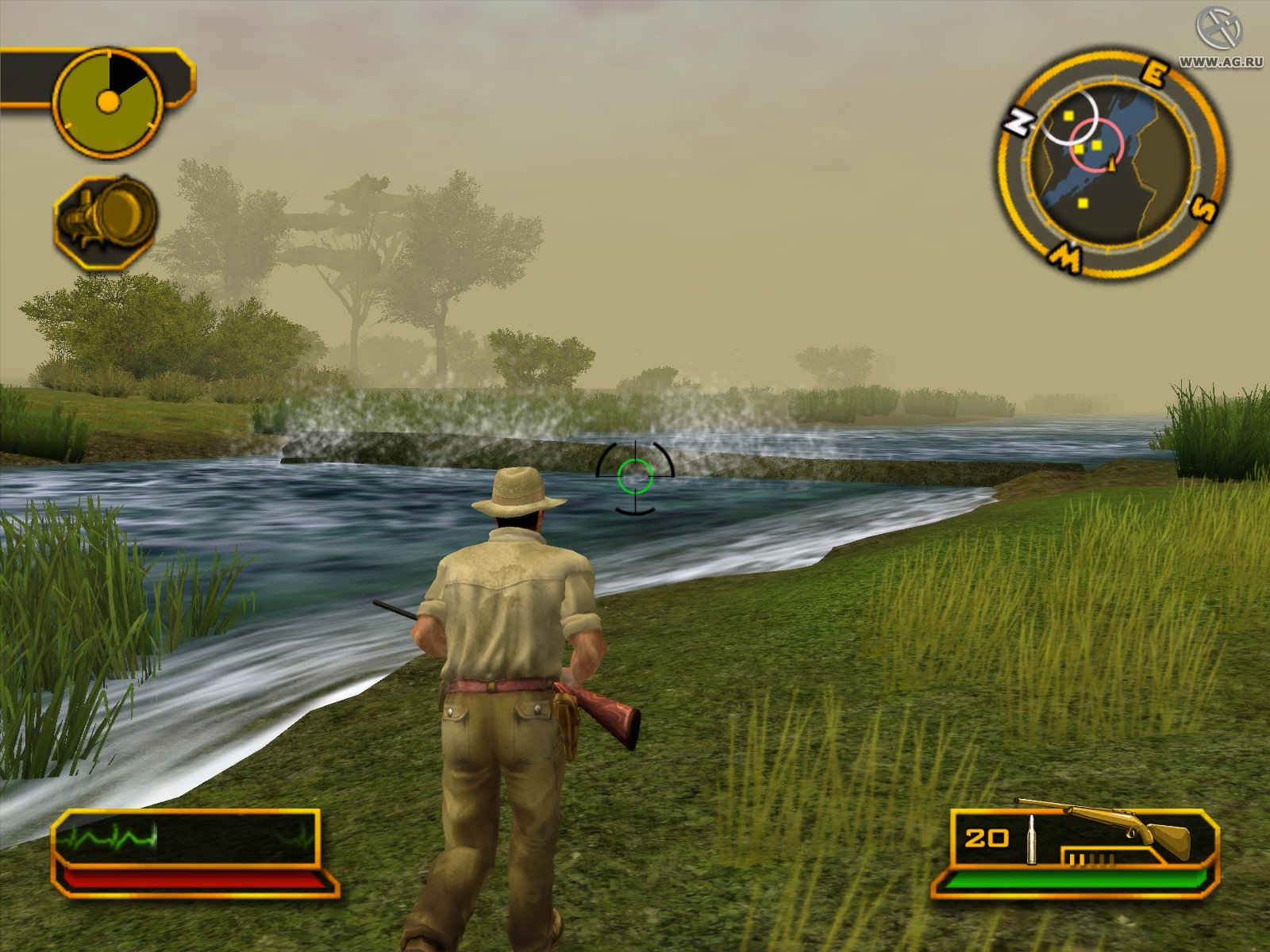Select the N direction label on the compass

pyautogui.click(x=1018, y=121)
